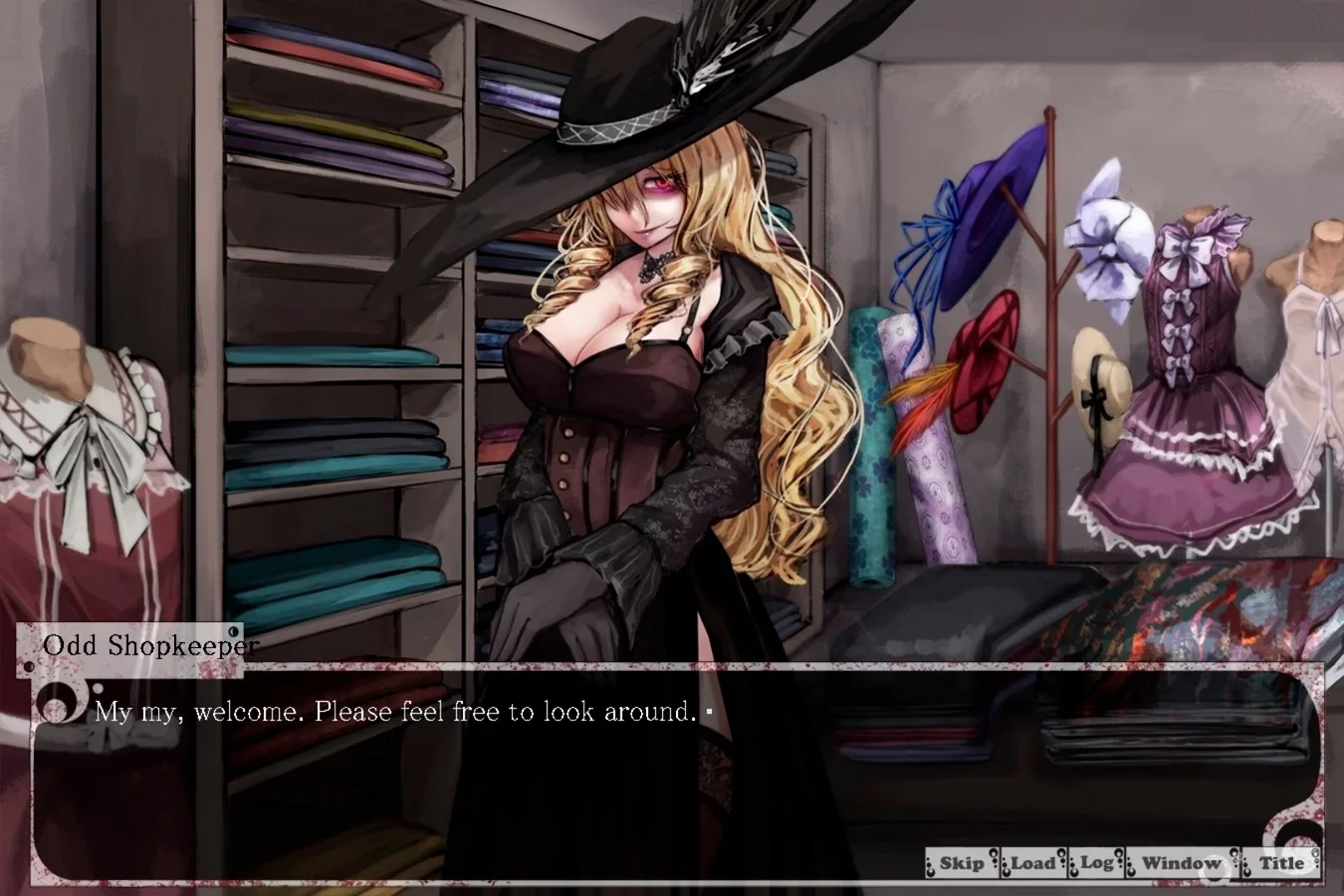Screen dimensions: 1344x896
Task: Open the Load menu
Action: [x=1032, y=864]
